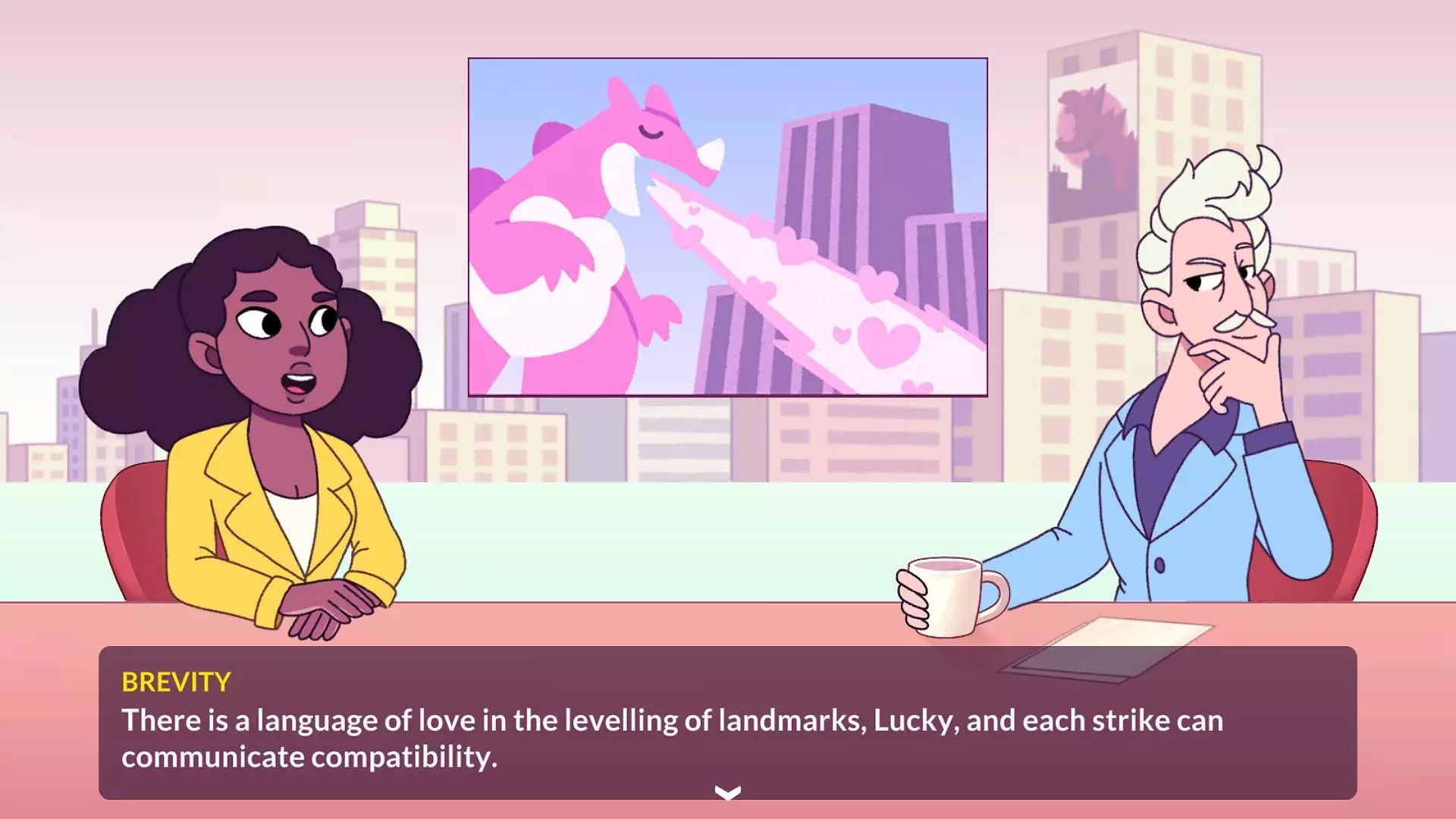Click the down chevron to advance dialogue
The width and height of the screenshot is (1456, 819).
tap(726, 792)
